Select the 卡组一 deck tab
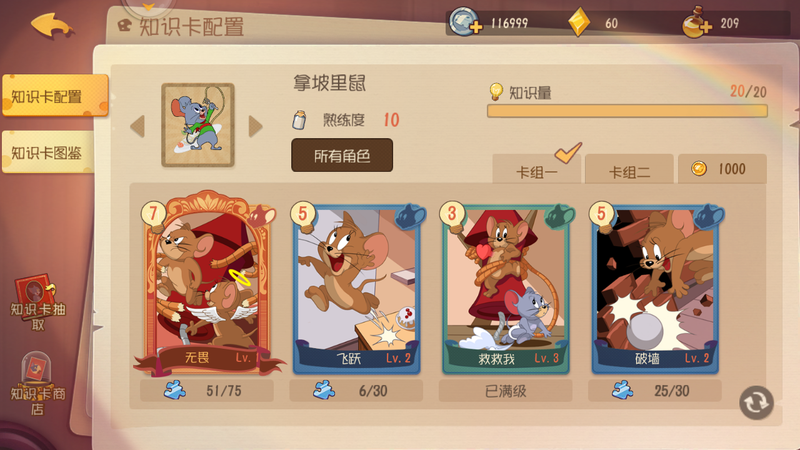Image resolution: width=800 pixels, height=450 pixels. pyautogui.click(x=537, y=170)
